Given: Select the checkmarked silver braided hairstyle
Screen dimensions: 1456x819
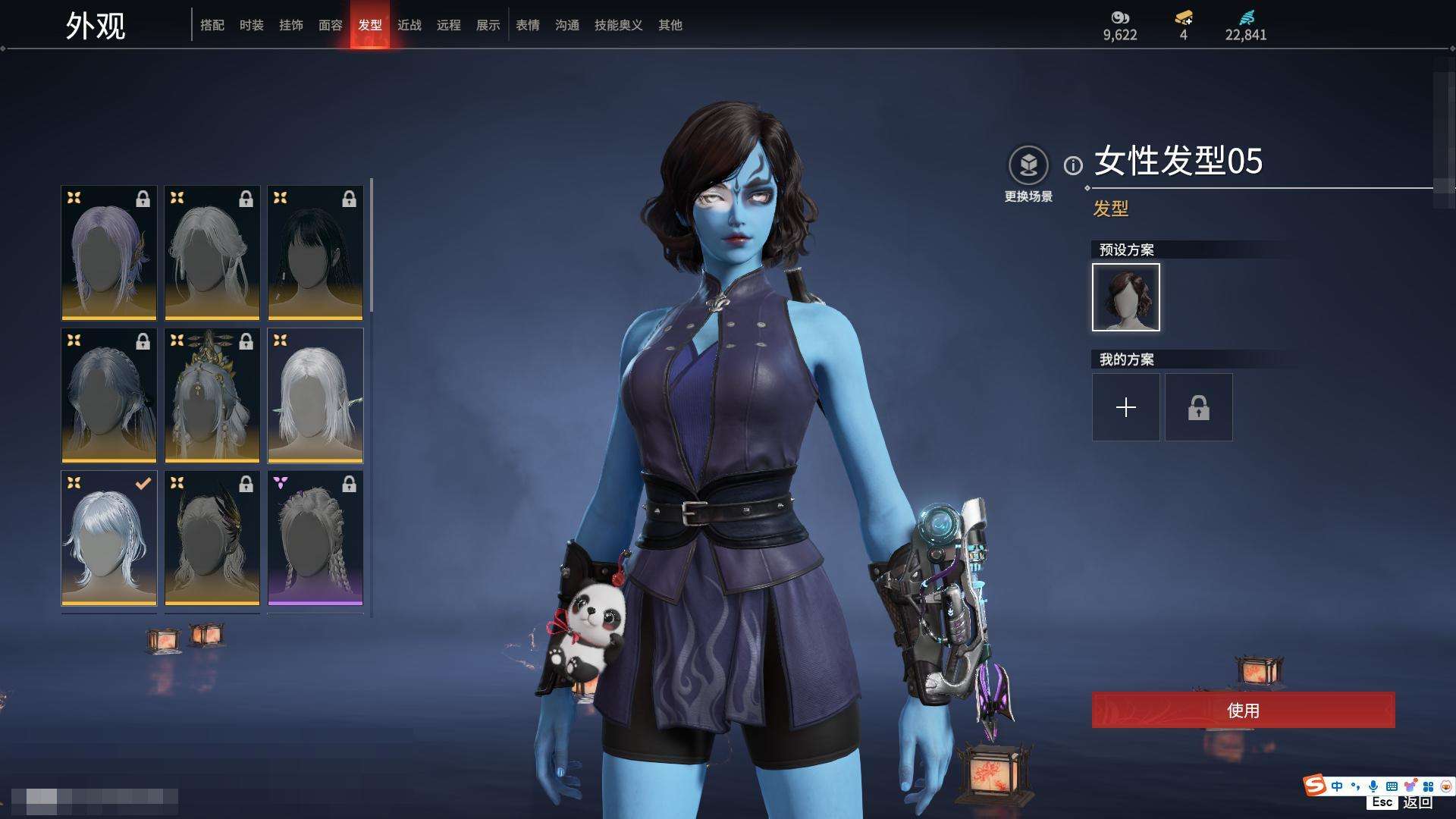Looking at the screenshot, I should point(109,538).
